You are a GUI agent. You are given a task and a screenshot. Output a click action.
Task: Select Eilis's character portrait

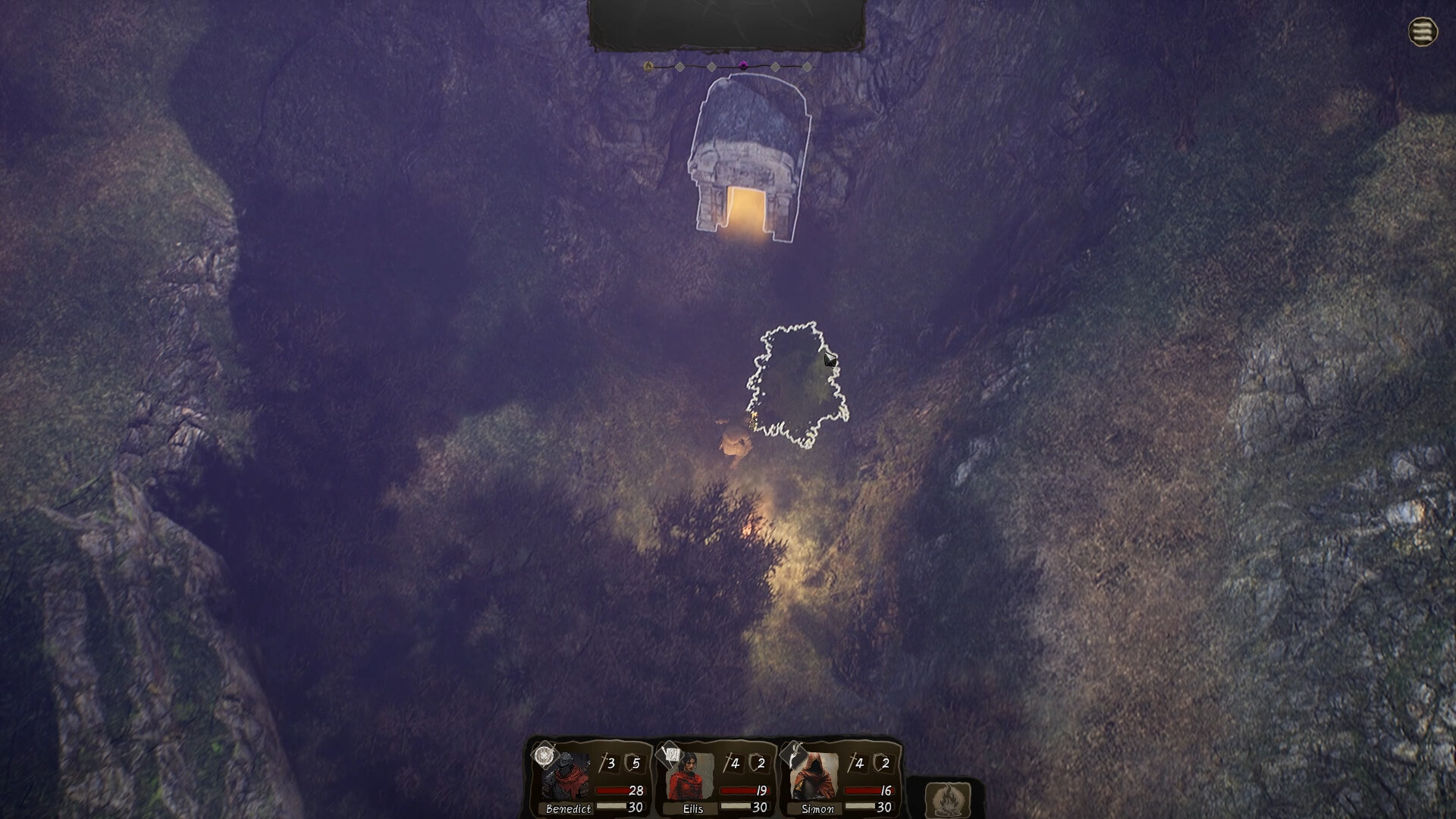(689, 779)
